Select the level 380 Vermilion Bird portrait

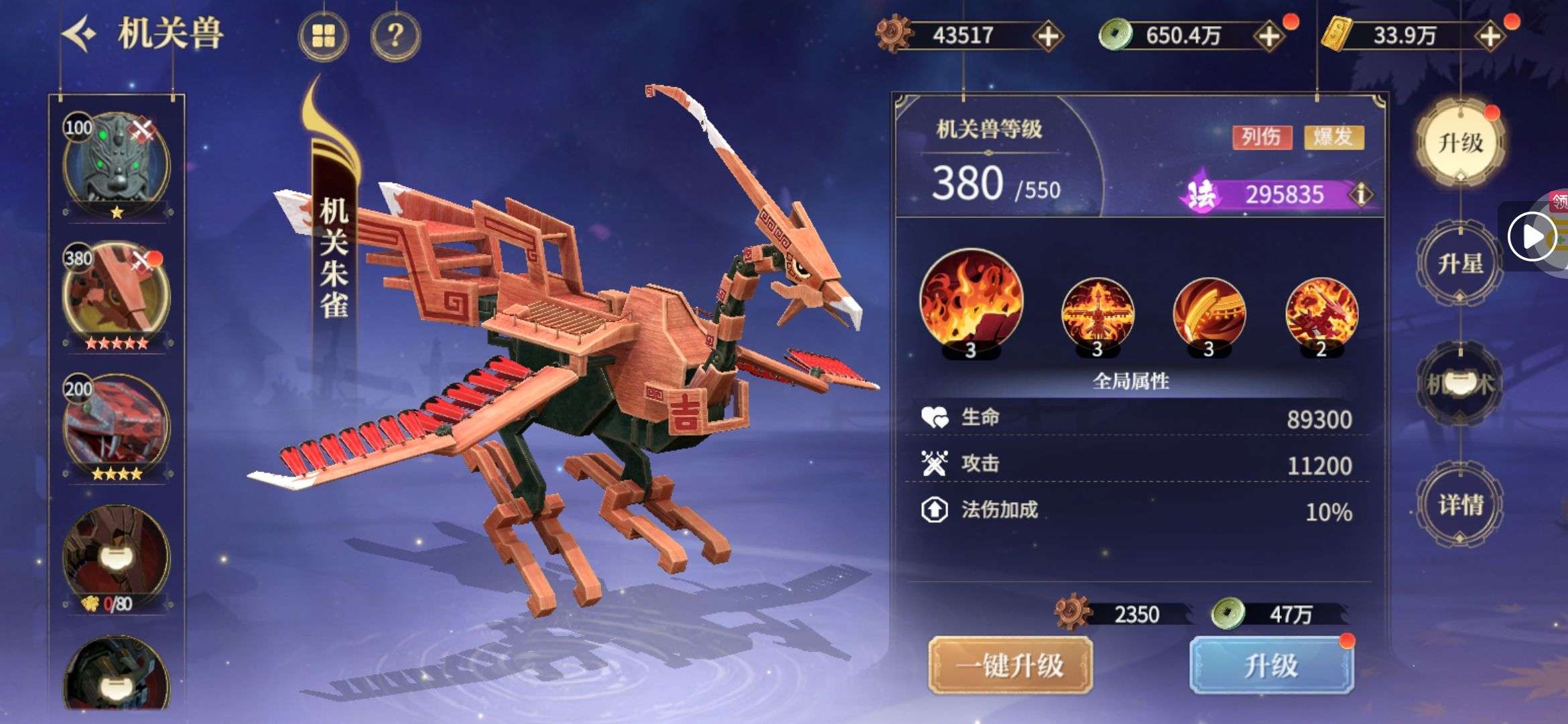[x=117, y=294]
